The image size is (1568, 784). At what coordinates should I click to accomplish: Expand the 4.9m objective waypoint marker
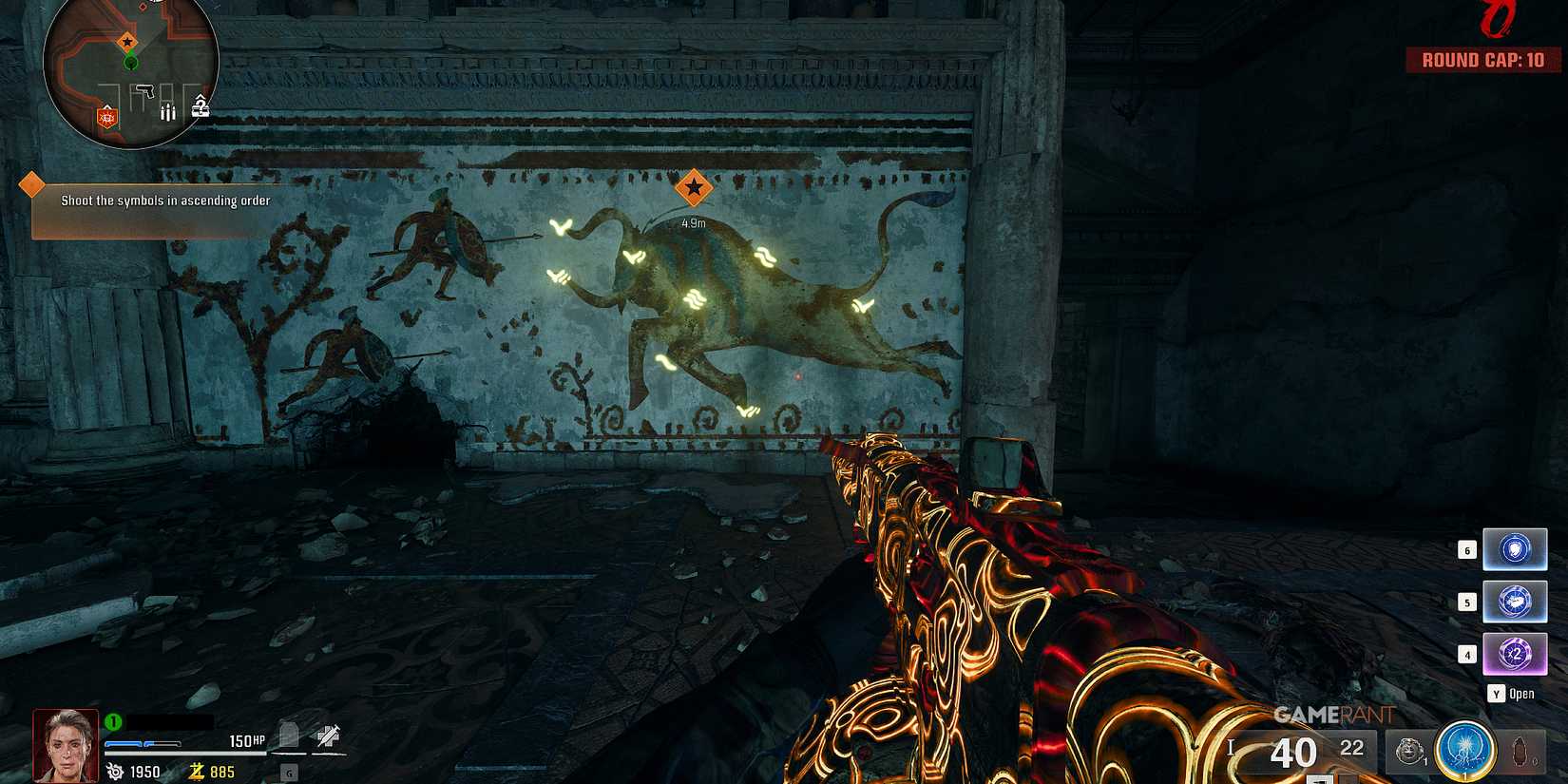coord(695,189)
